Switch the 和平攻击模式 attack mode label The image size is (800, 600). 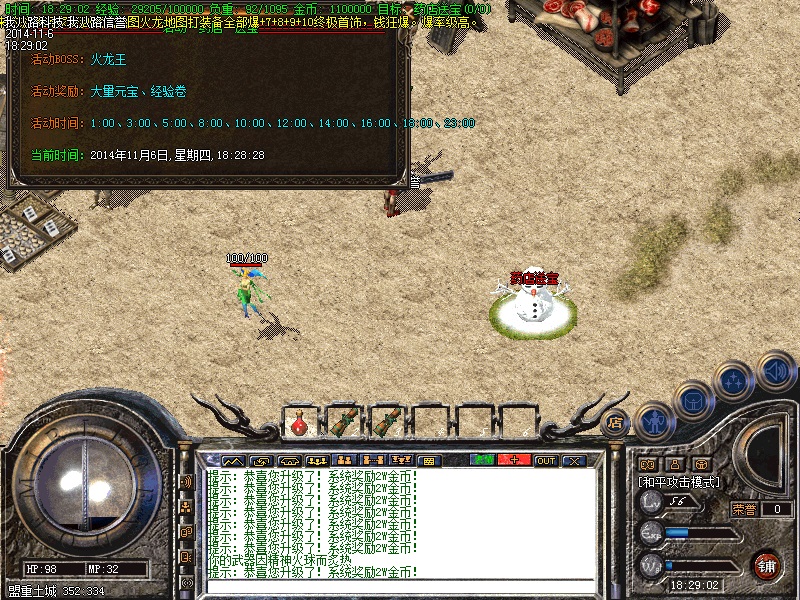(680, 481)
